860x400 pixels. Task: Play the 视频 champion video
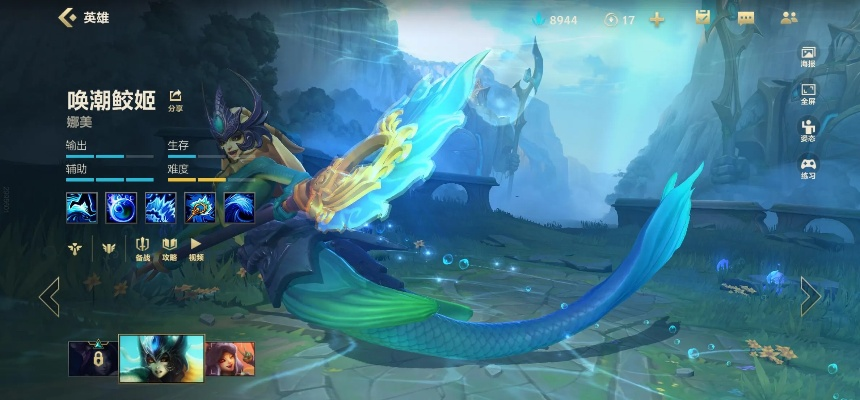point(196,248)
